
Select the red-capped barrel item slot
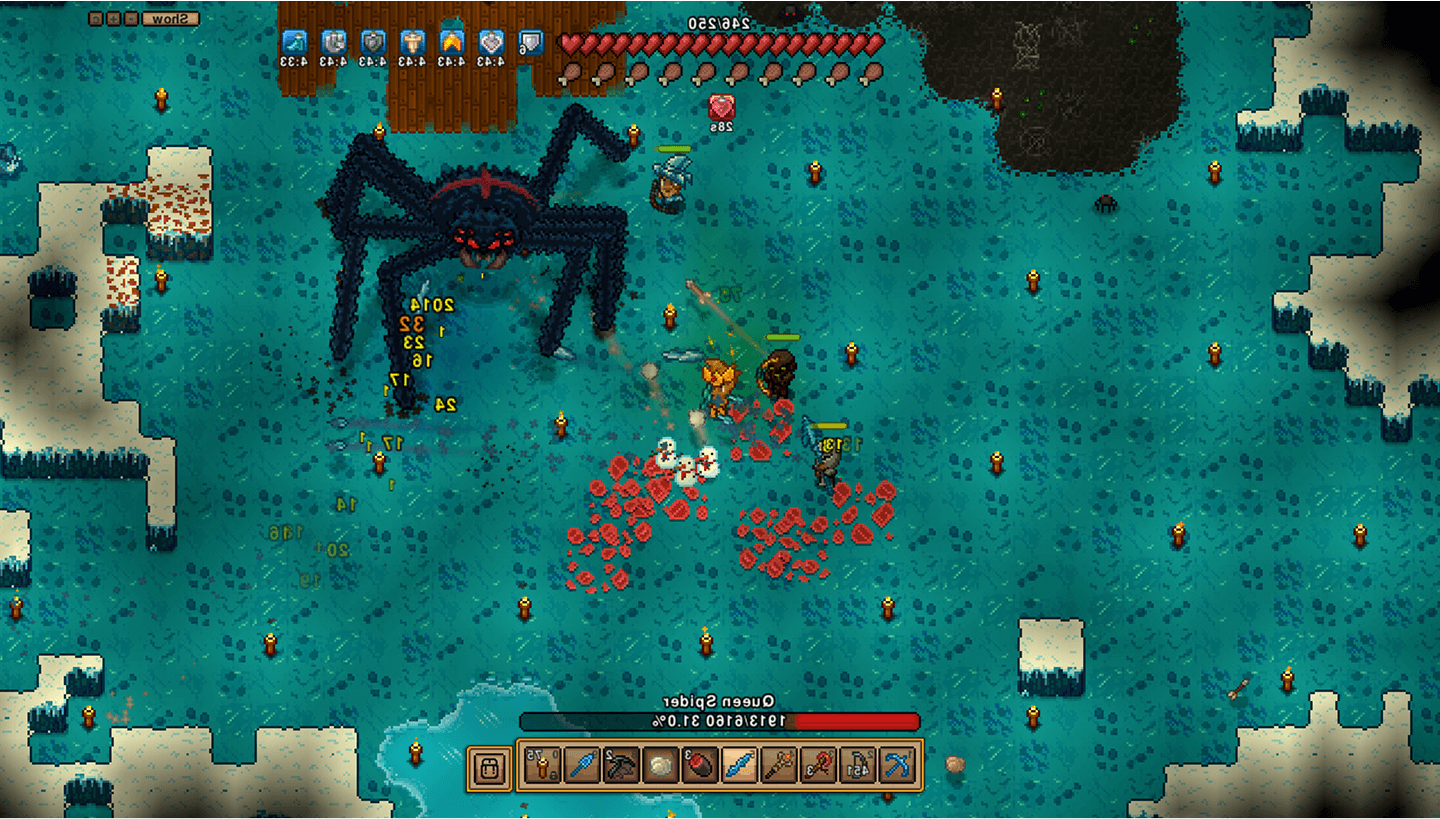(699, 766)
